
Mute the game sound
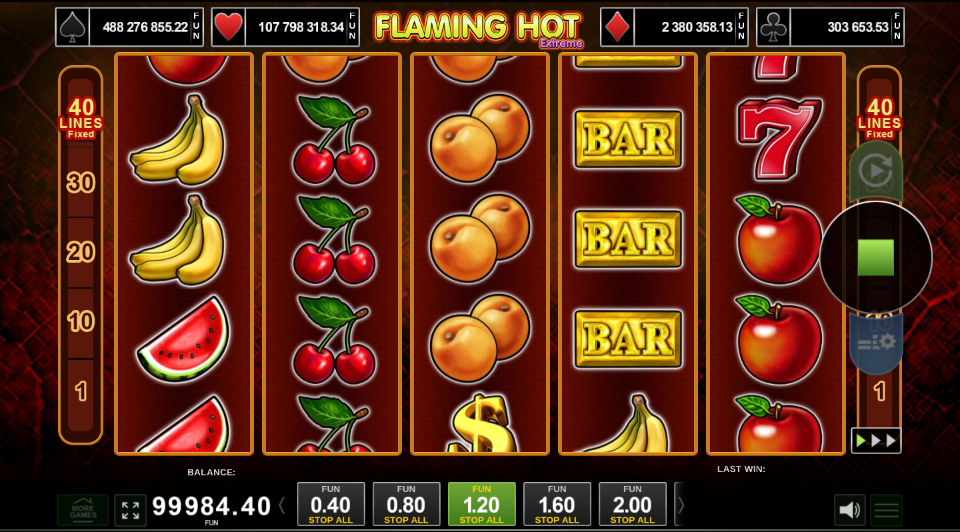(849, 510)
